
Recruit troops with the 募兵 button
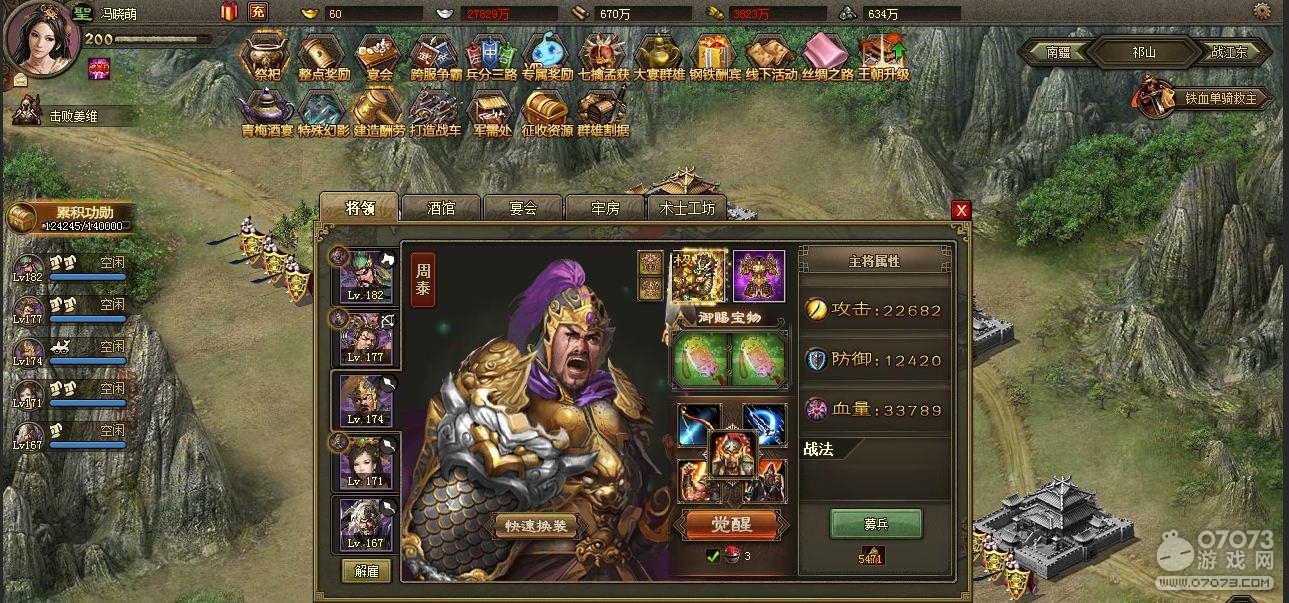[876, 523]
